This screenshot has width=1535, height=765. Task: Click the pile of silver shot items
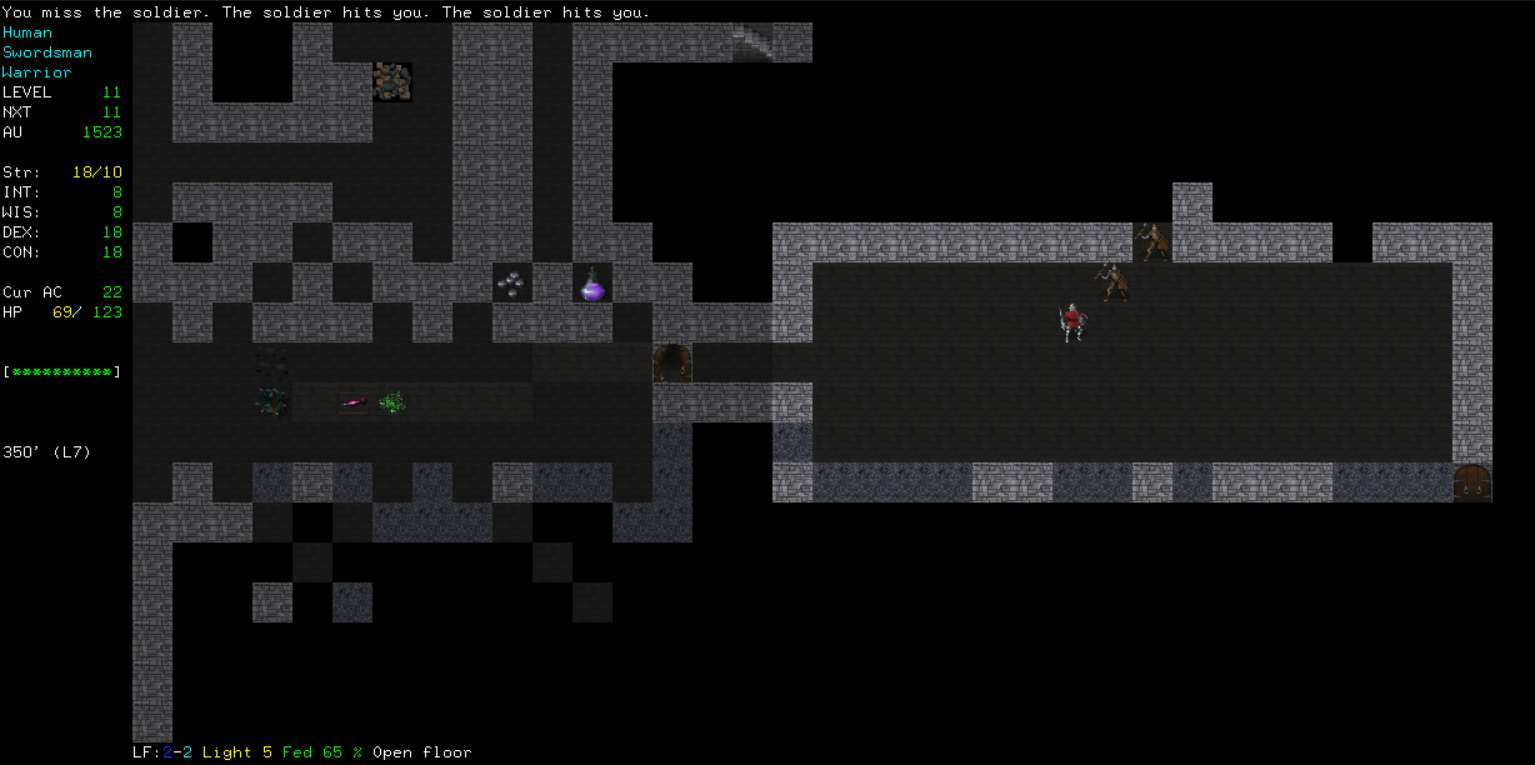tap(513, 283)
